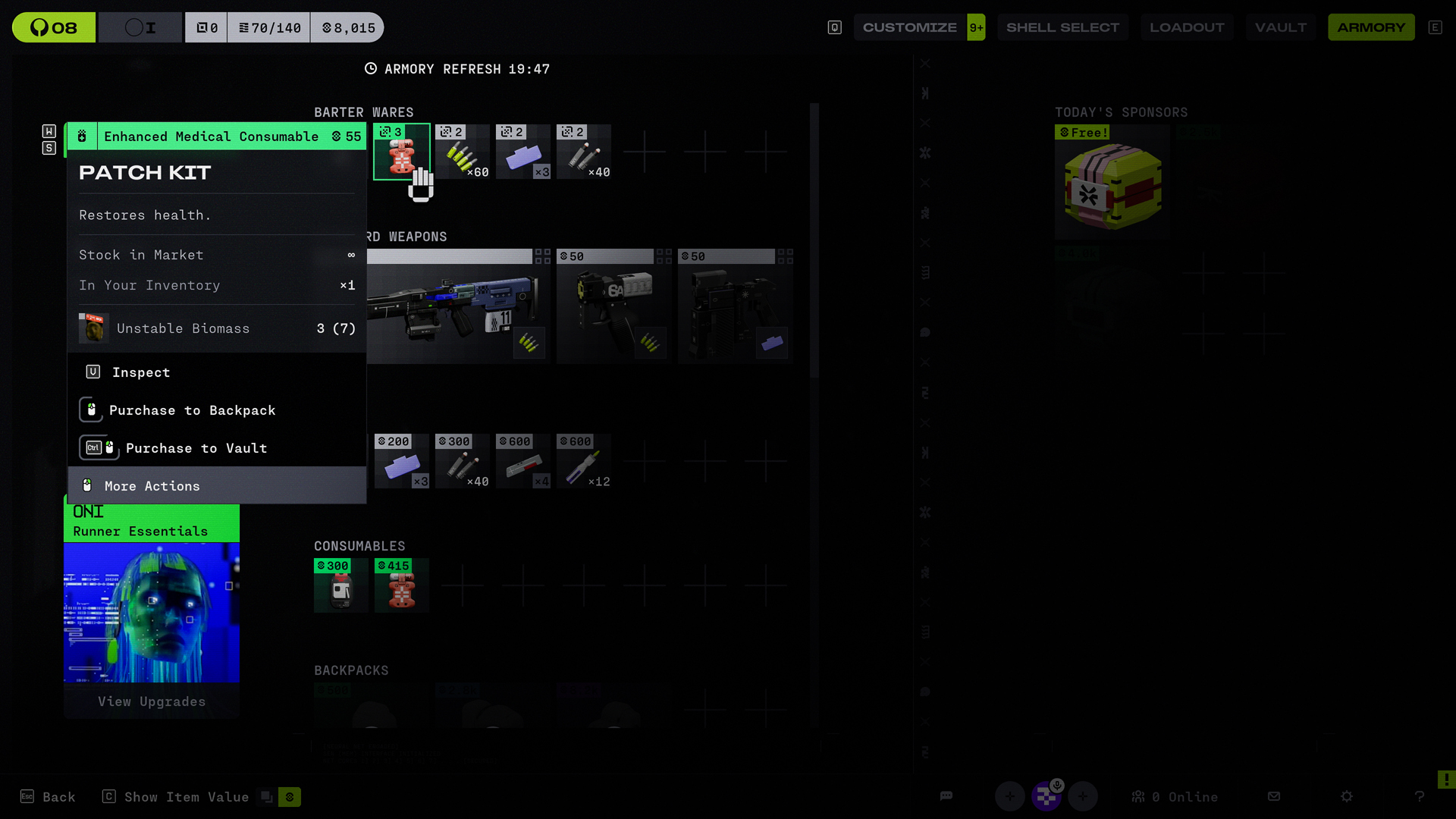
Task: Pick the 200 credit purple item
Action: 401,461
